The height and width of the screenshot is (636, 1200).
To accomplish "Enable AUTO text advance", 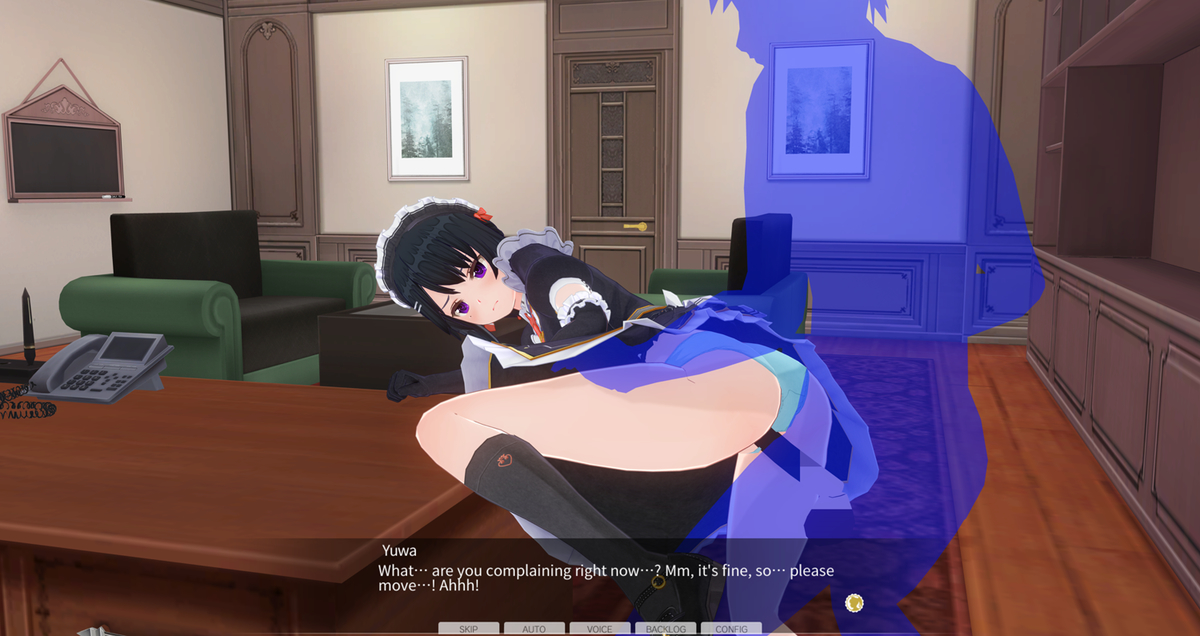I will 534,629.
